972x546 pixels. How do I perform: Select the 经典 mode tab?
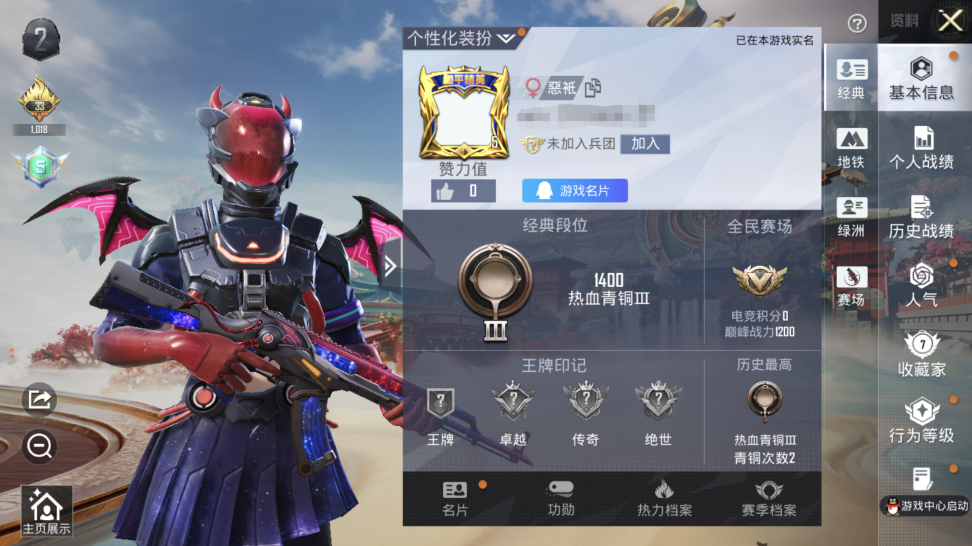point(851,78)
